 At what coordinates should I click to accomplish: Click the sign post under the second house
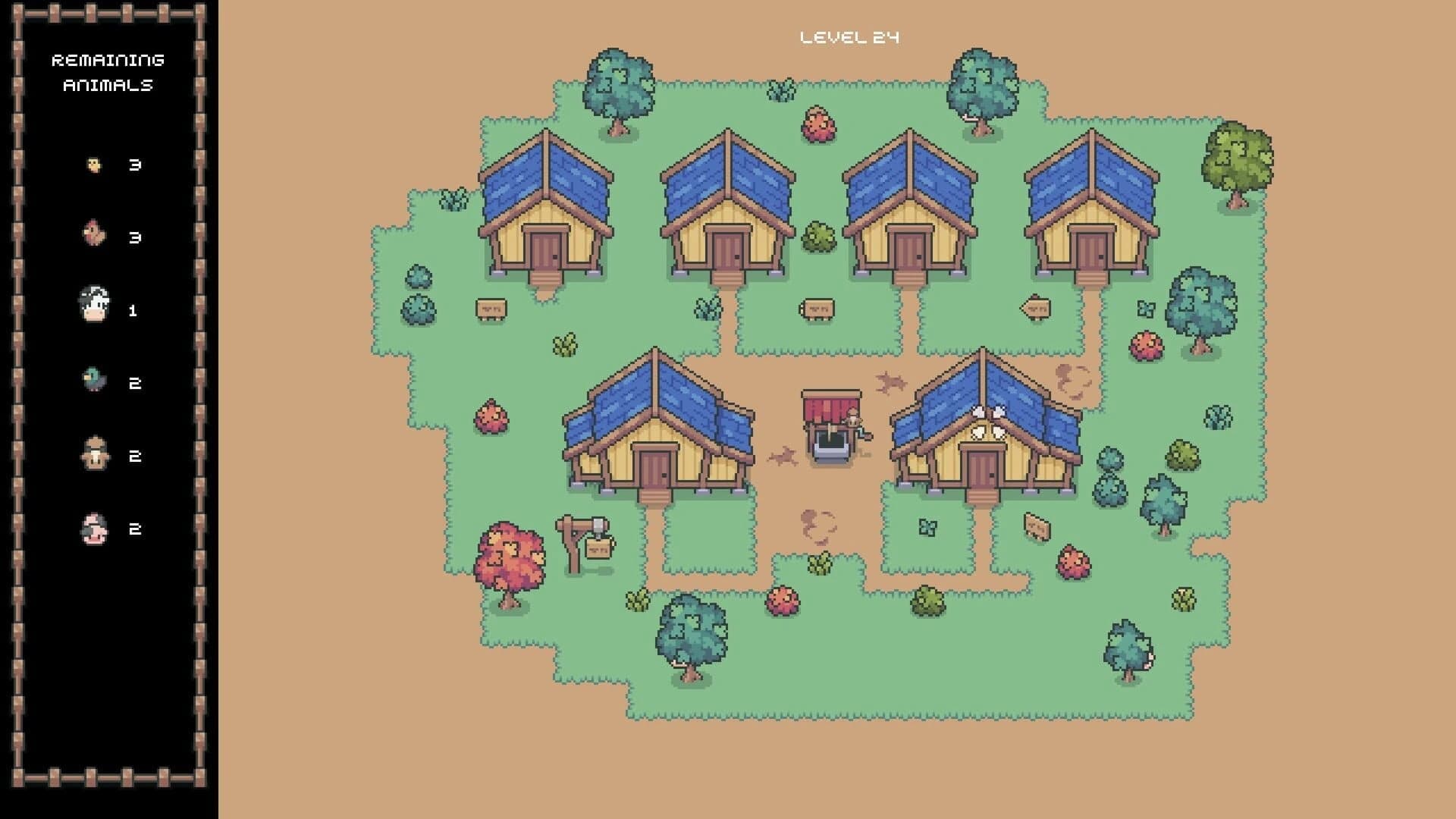click(x=819, y=307)
